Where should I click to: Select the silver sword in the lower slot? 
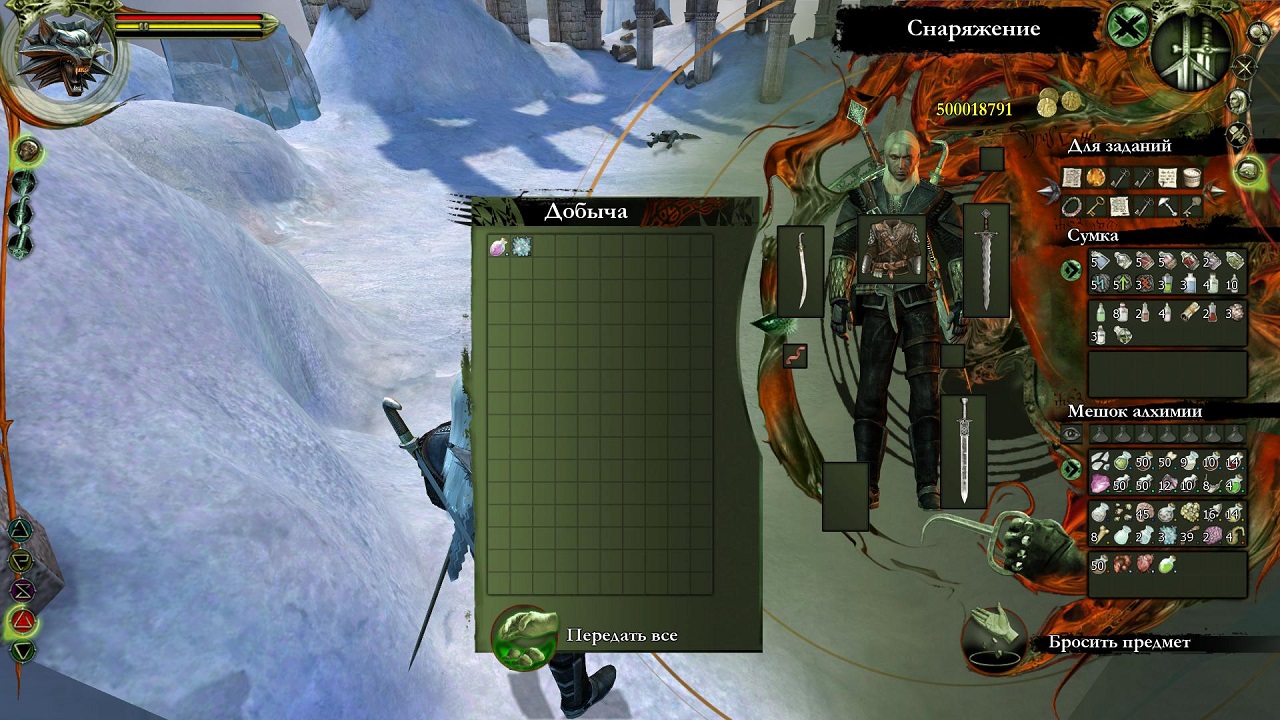pos(963,451)
